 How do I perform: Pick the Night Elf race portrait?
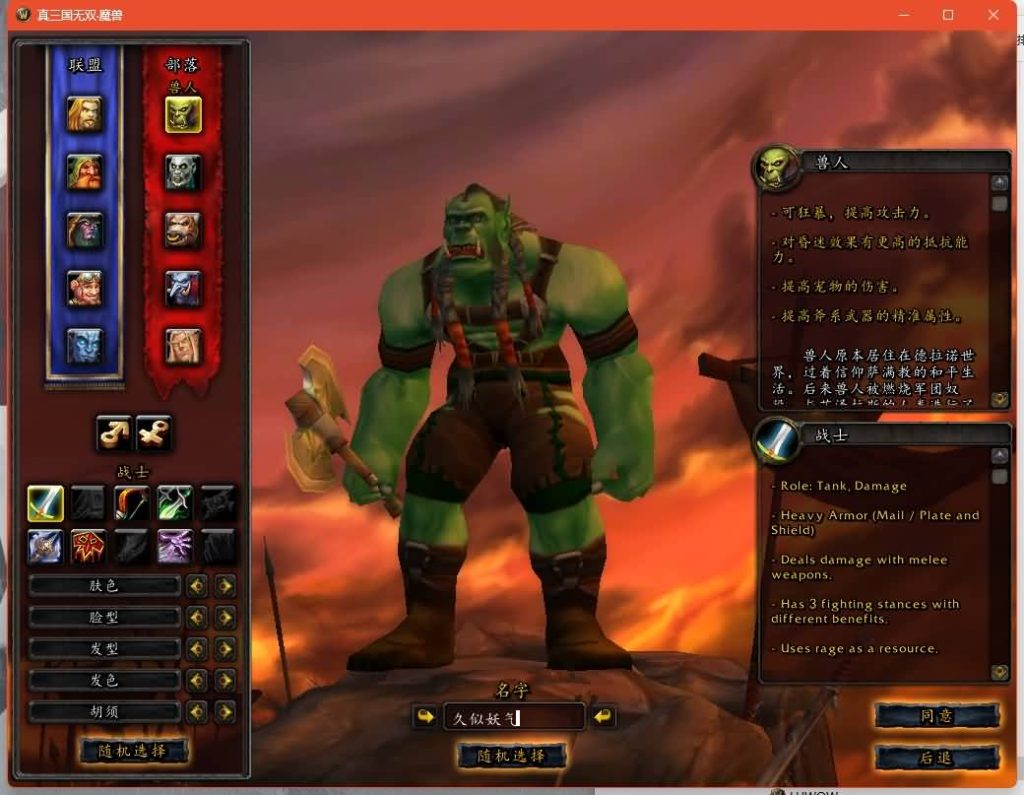pos(85,230)
